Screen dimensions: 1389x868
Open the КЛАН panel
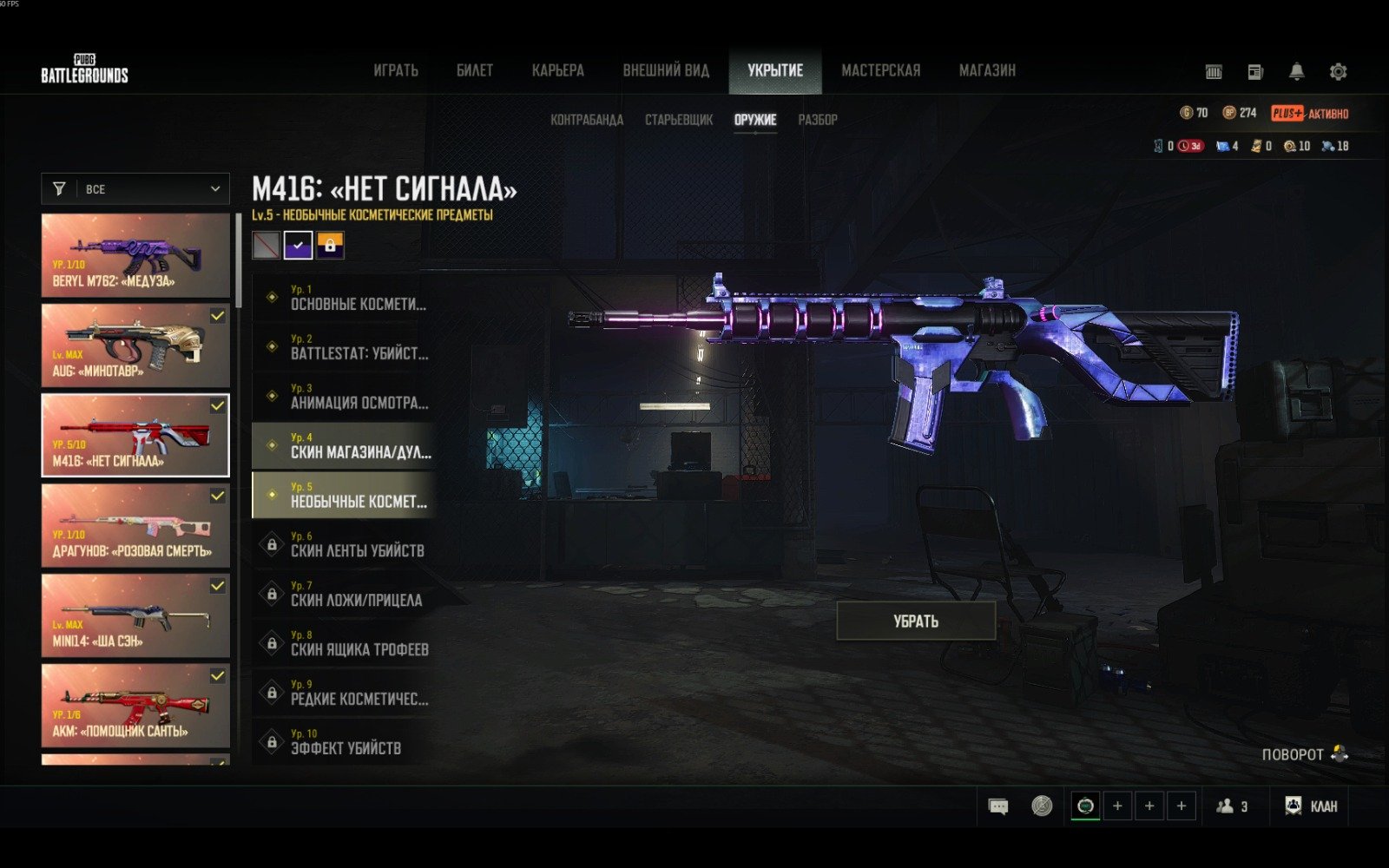[1312, 806]
